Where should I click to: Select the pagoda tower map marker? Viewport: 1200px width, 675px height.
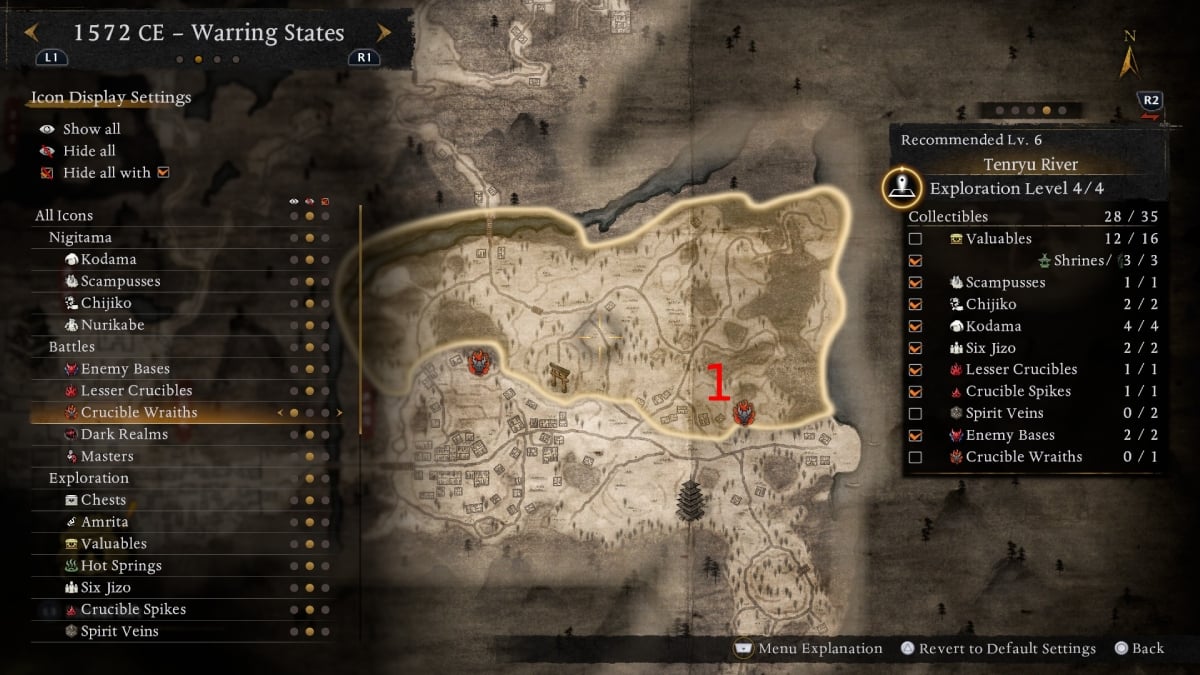[x=691, y=500]
